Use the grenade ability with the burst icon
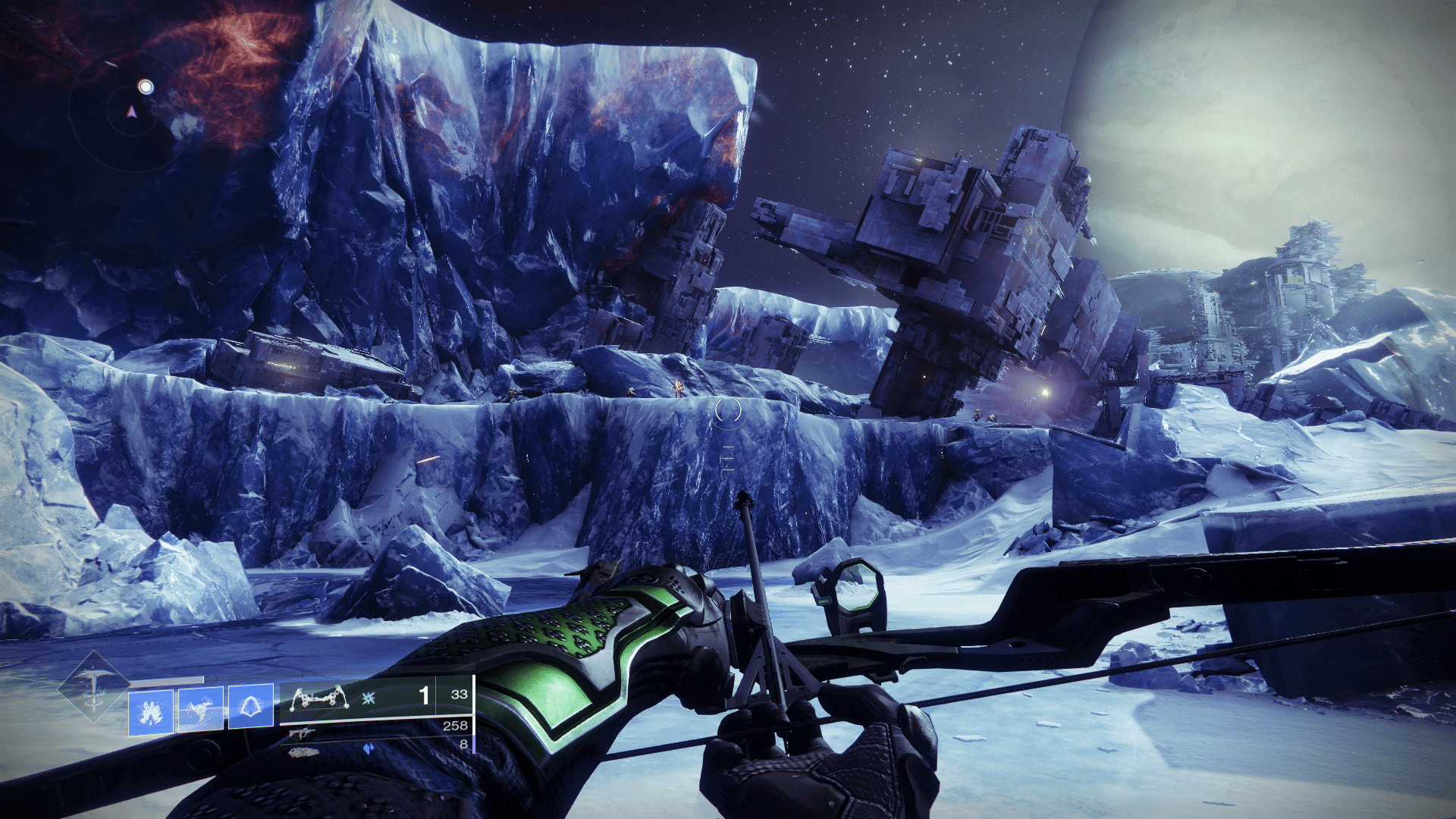Viewport: 1456px width, 819px height. [151, 712]
